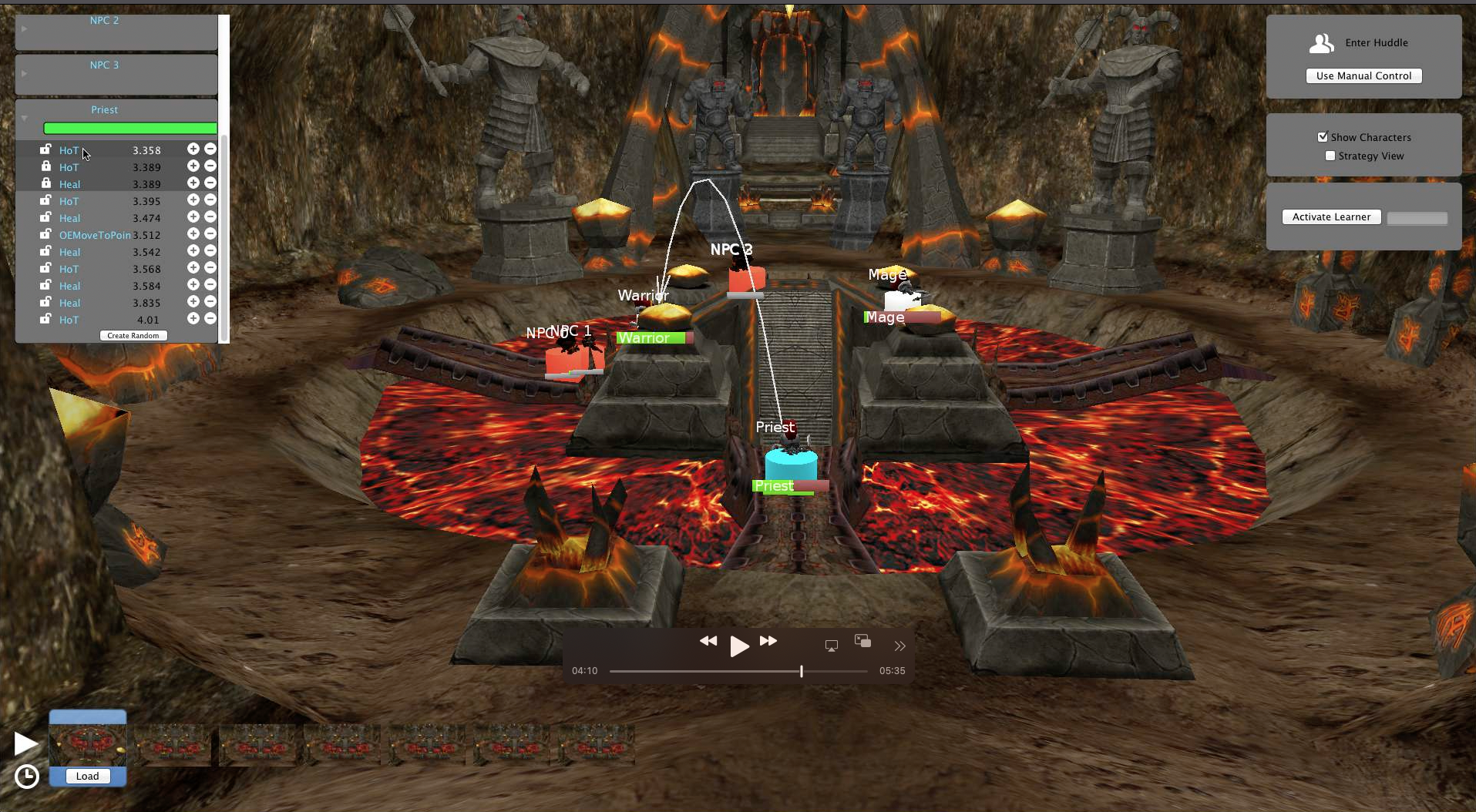Expand the NPC 3 panel
The image size is (1476, 812).
pyautogui.click(x=25, y=73)
